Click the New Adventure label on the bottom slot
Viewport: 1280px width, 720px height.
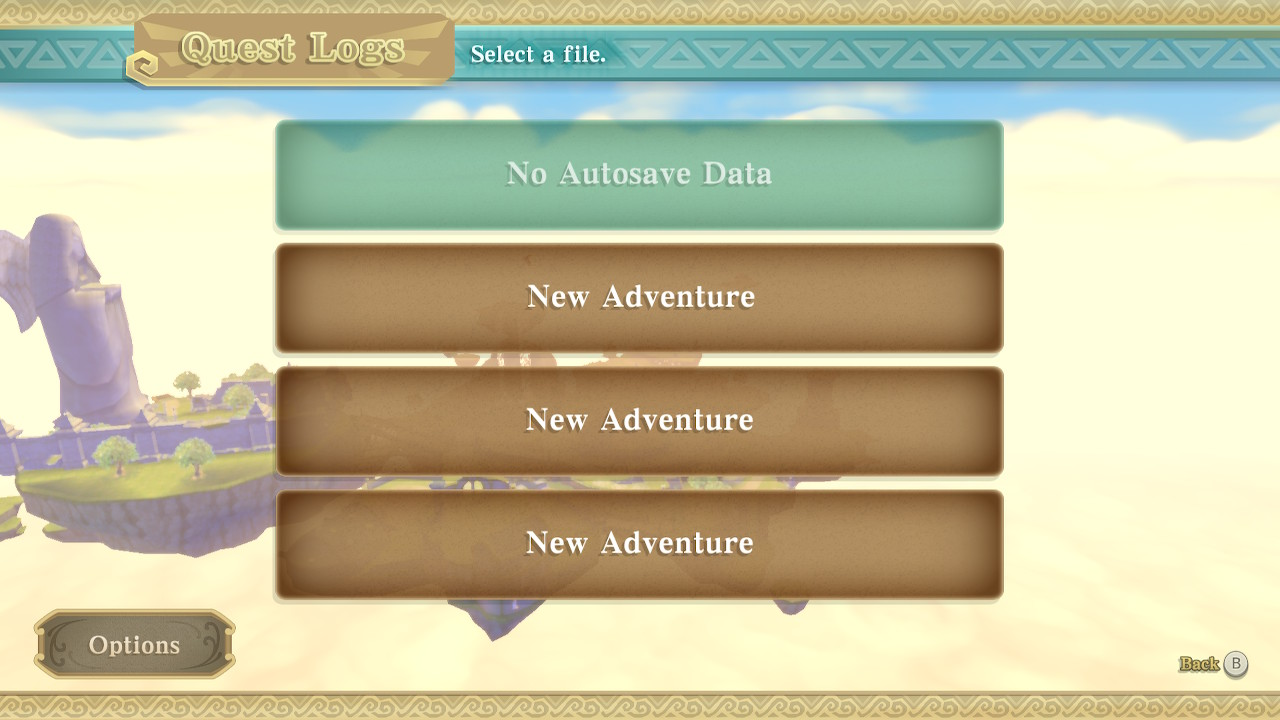tap(638, 544)
